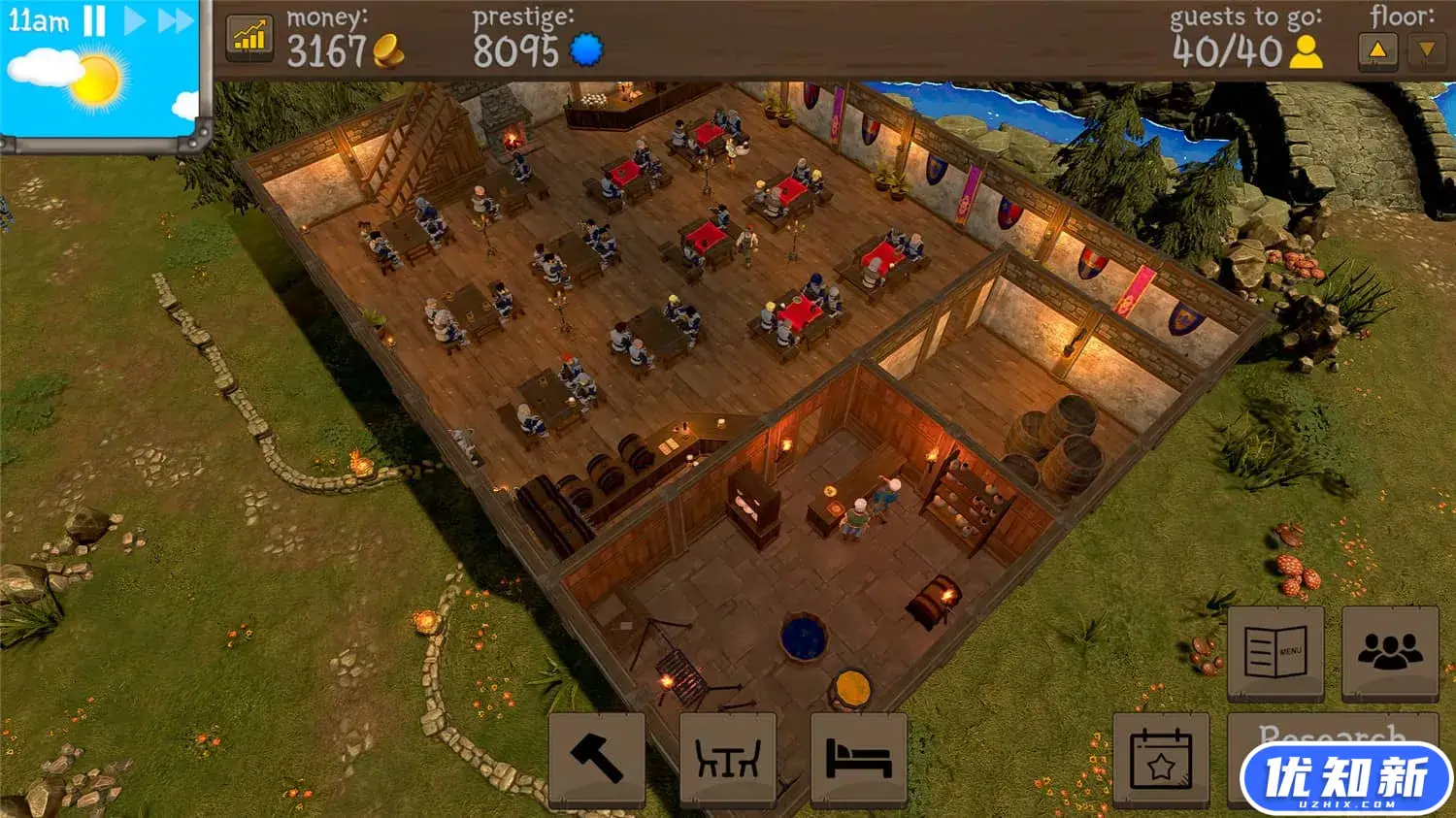Pause the game time
The image size is (1456, 818).
click(x=94, y=20)
